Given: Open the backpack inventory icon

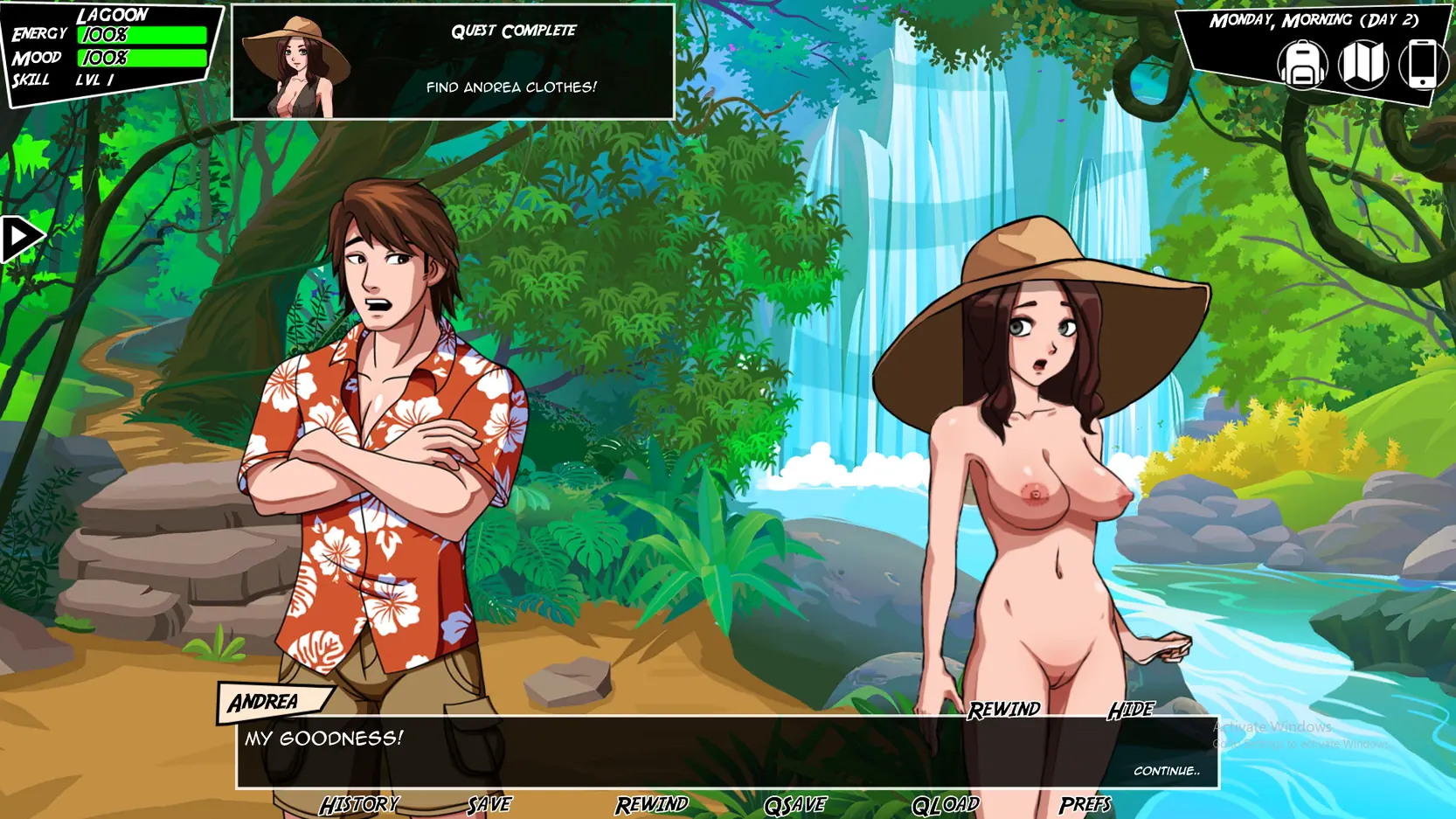Looking at the screenshot, I should (x=1302, y=65).
